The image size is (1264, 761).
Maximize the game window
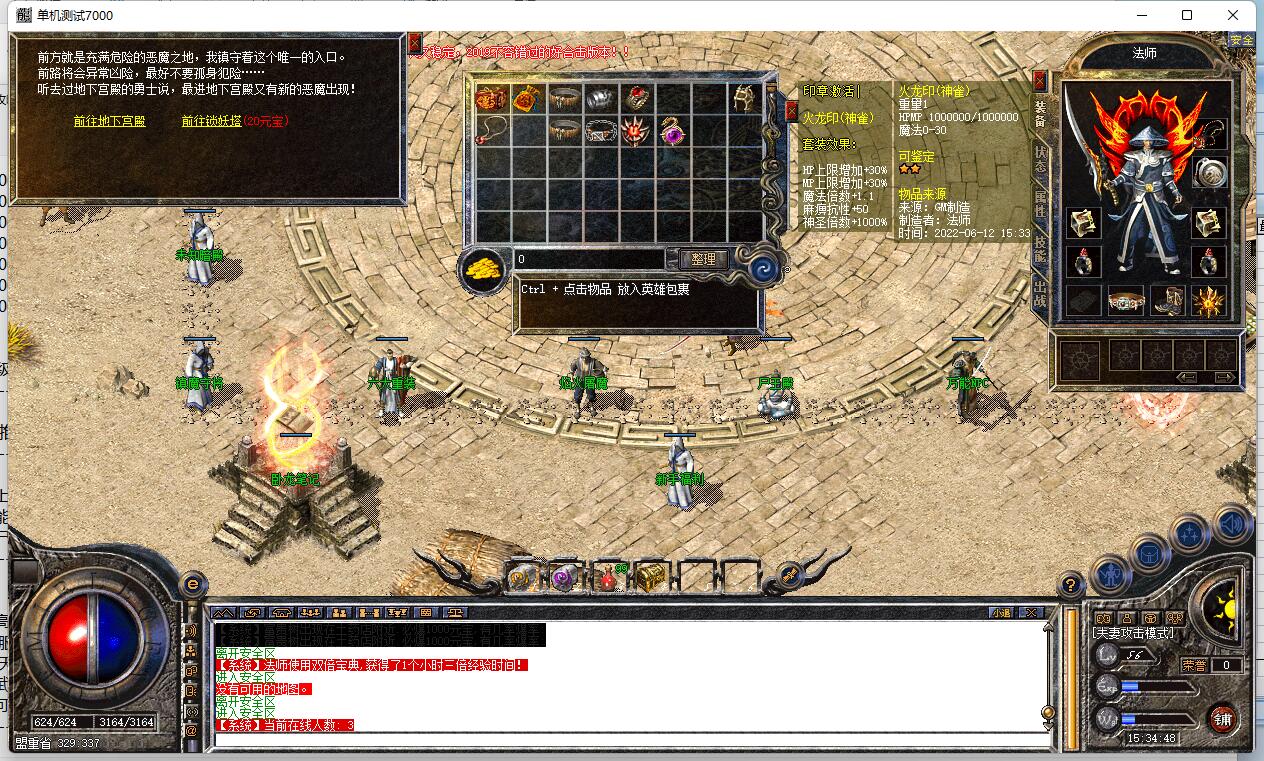pos(1187,15)
